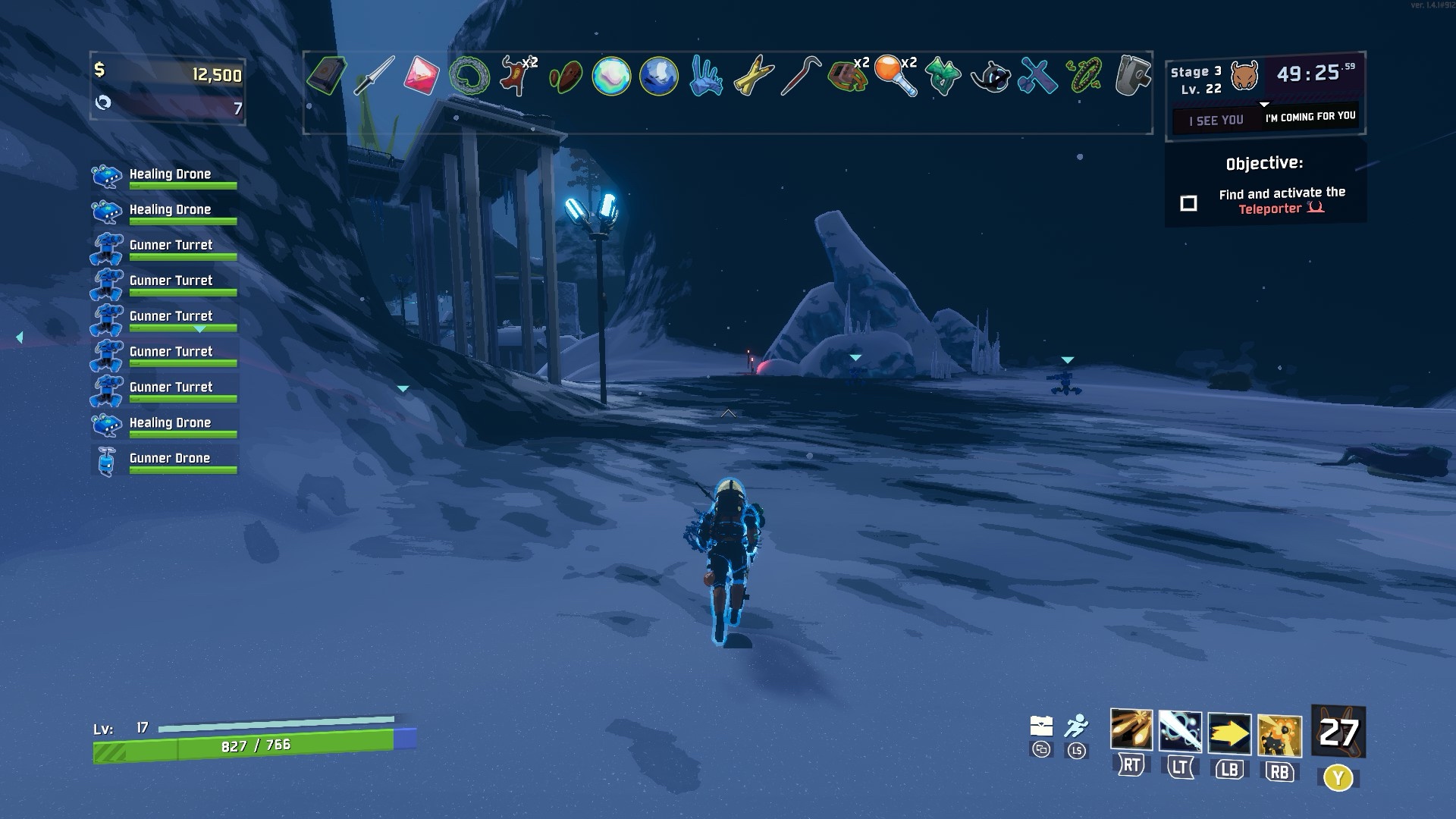Click the crowbar item icon

pyautogui.click(x=800, y=75)
